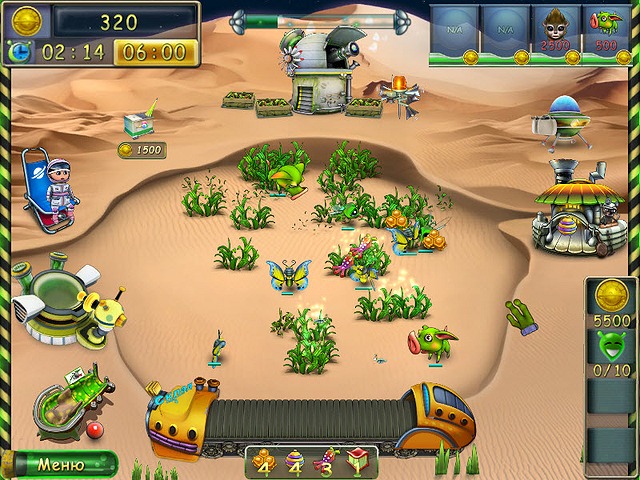640x480 pixels.
Task: Select the green glove grabber tool
Action: [x=521, y=315]
